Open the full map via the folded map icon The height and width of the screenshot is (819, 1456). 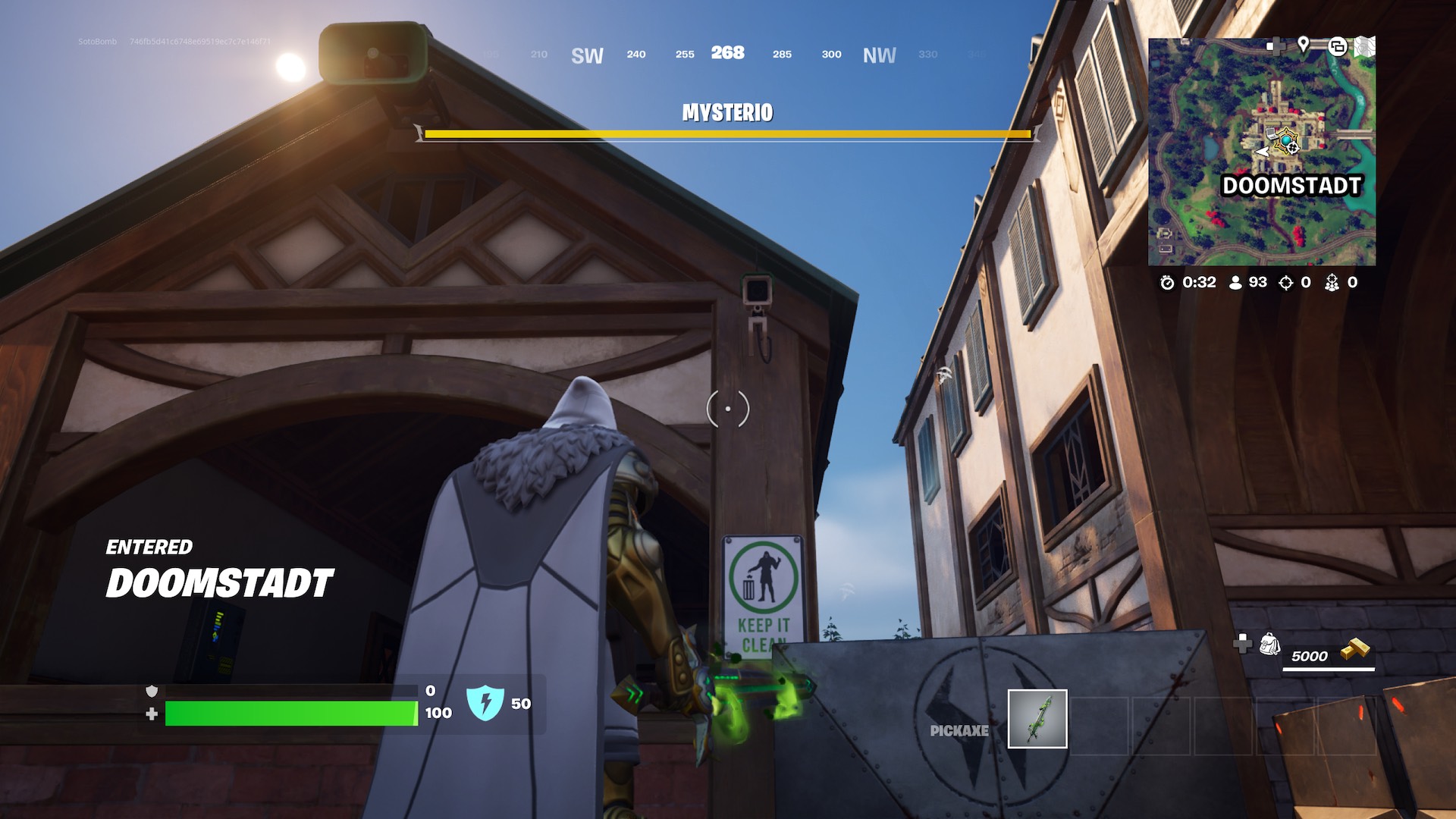[x=1365, y=47]
